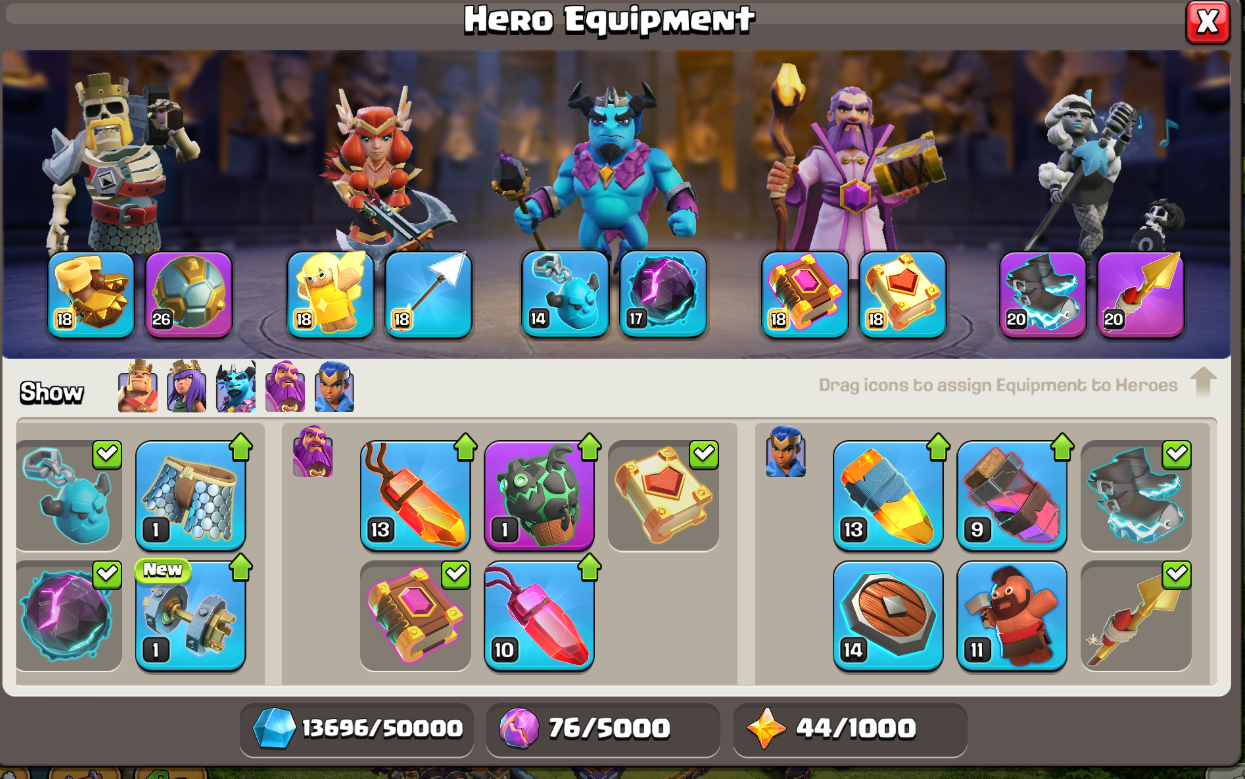Select the equipped level 17 dark orb
The width and height of the screenshot is (1245, 779).
(x=663, y=294)
